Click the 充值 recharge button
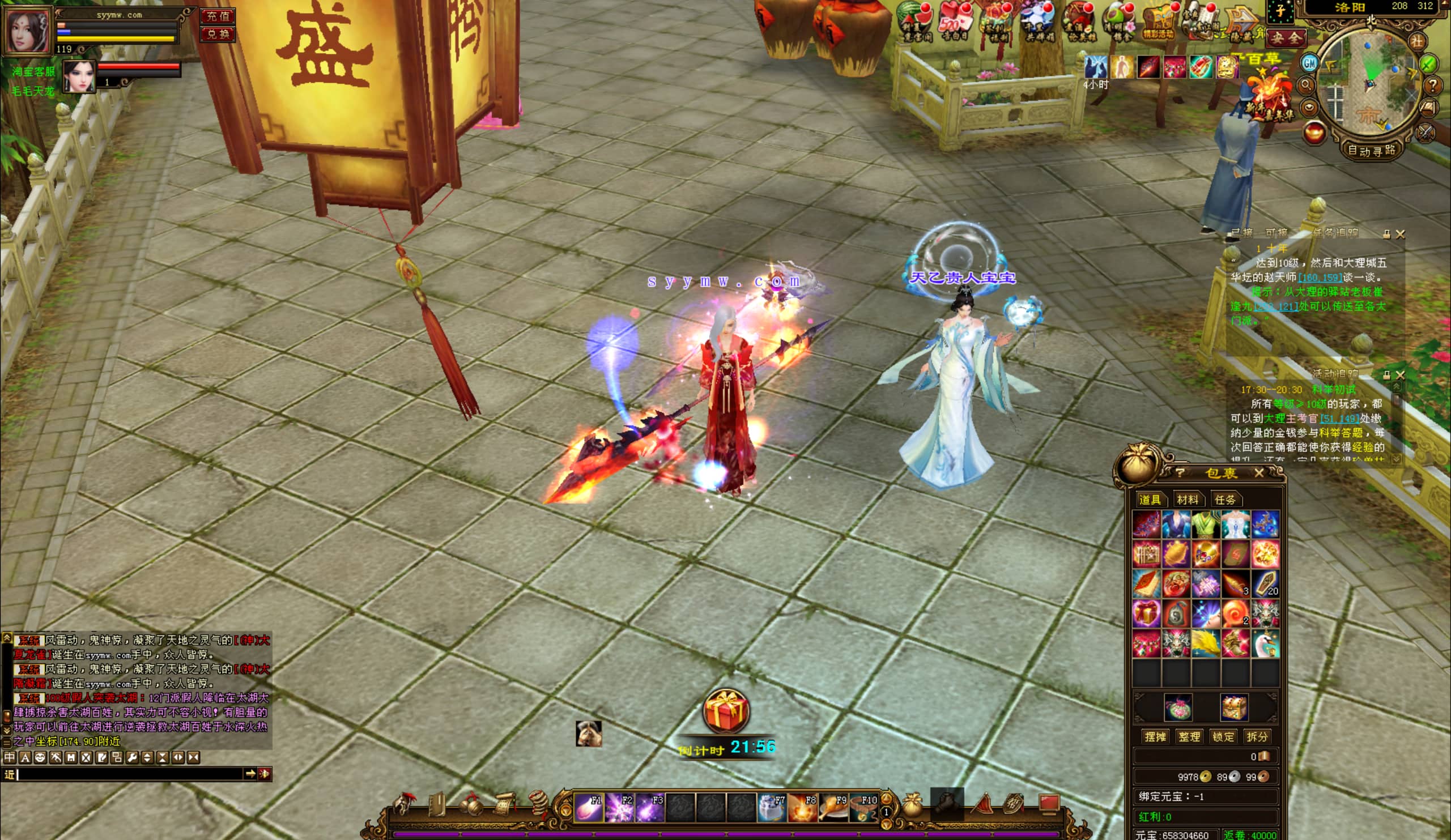Viewport: 1451px width, 840px height. (x=218, y=16)
